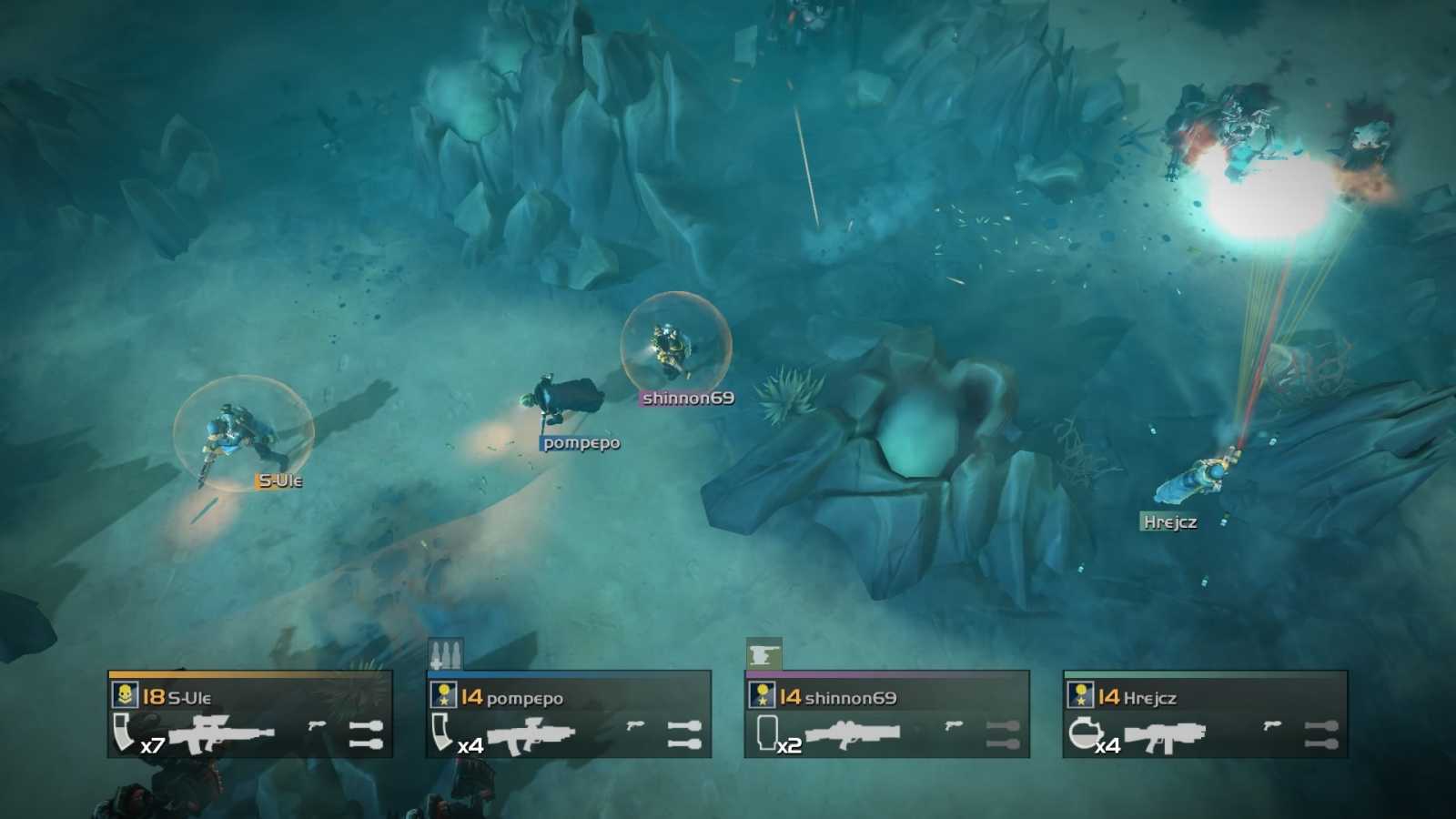Click the resupply ammo stratagem icon above pompepo's panel
Image resolution: width=1456 pixels, height=819 pixels.
click(445, 653)
